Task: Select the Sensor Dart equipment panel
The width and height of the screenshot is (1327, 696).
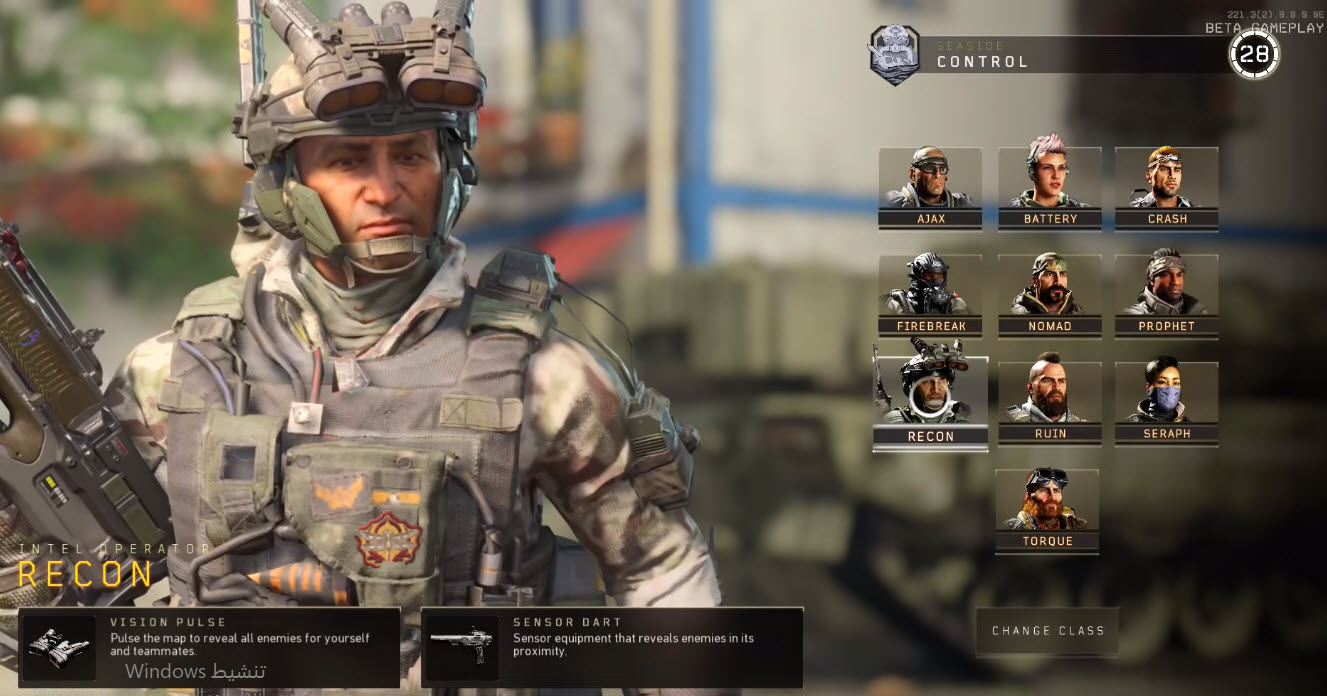Action: [x=612, y=647]
